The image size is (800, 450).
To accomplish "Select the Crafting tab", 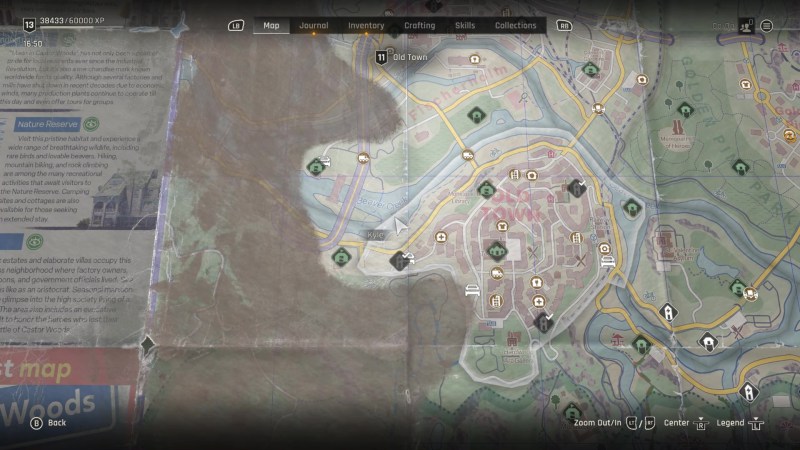I will point(420,26).
